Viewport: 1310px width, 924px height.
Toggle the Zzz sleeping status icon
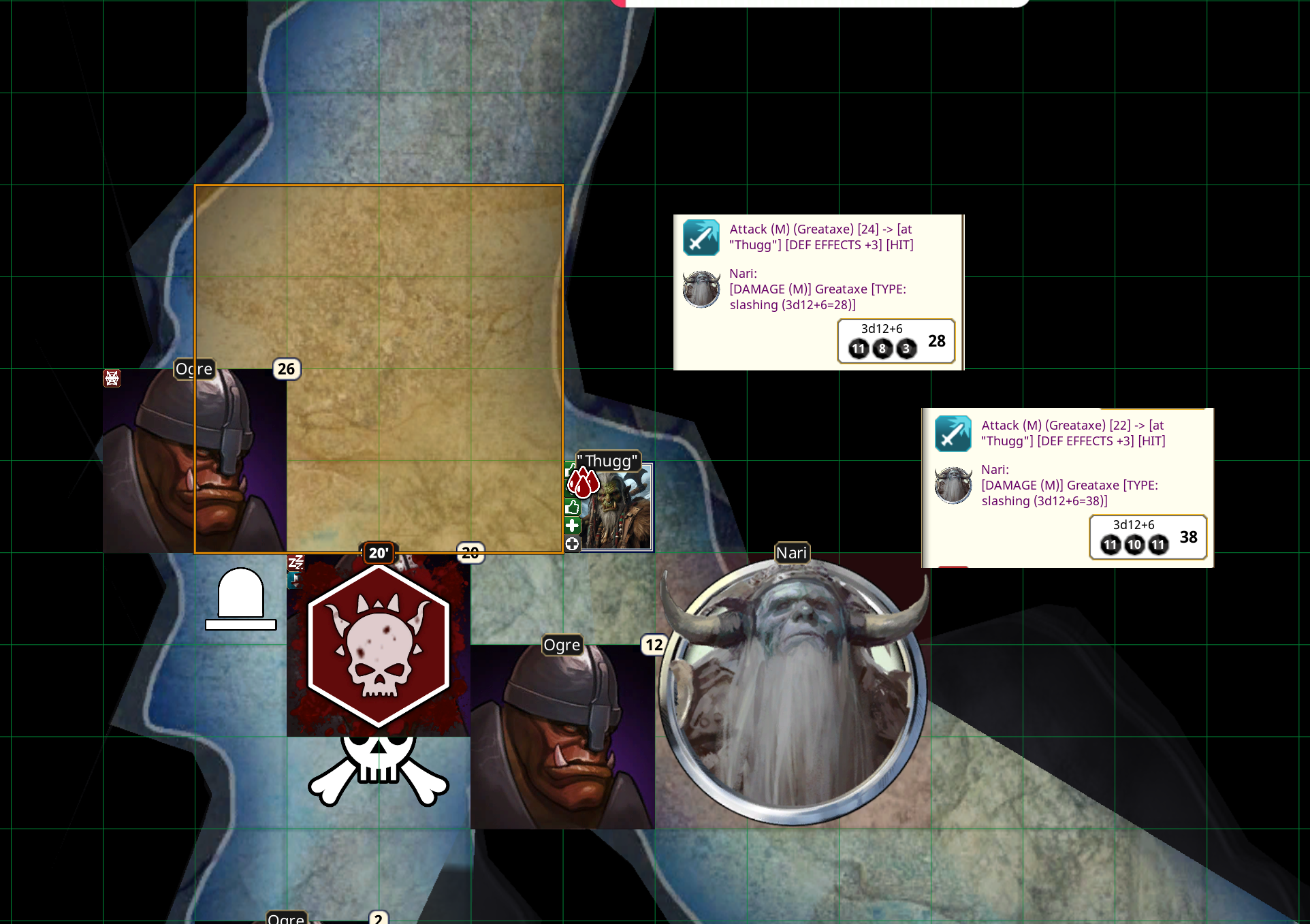295,562
